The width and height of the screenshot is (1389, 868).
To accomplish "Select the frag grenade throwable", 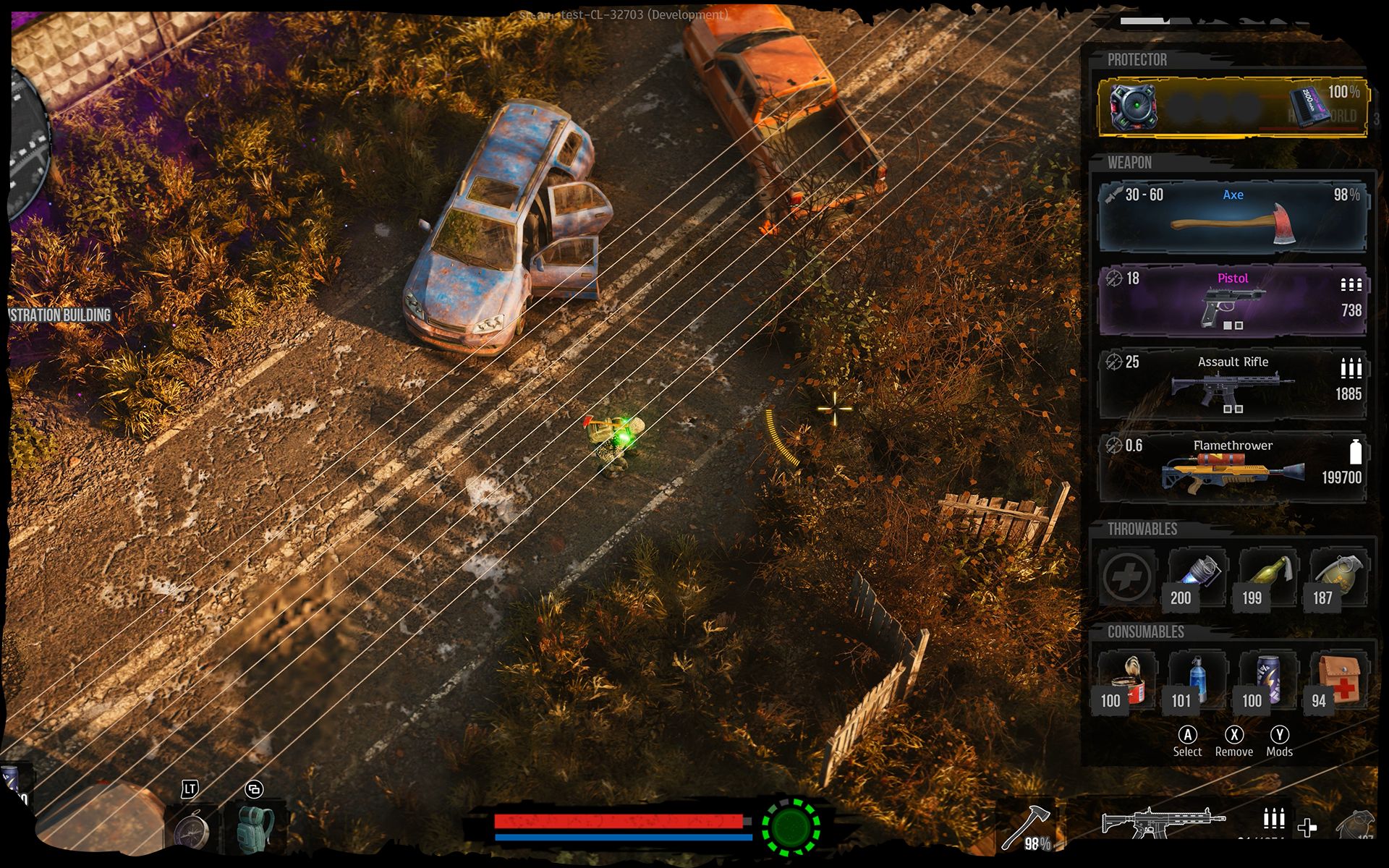I will 1339,577.
